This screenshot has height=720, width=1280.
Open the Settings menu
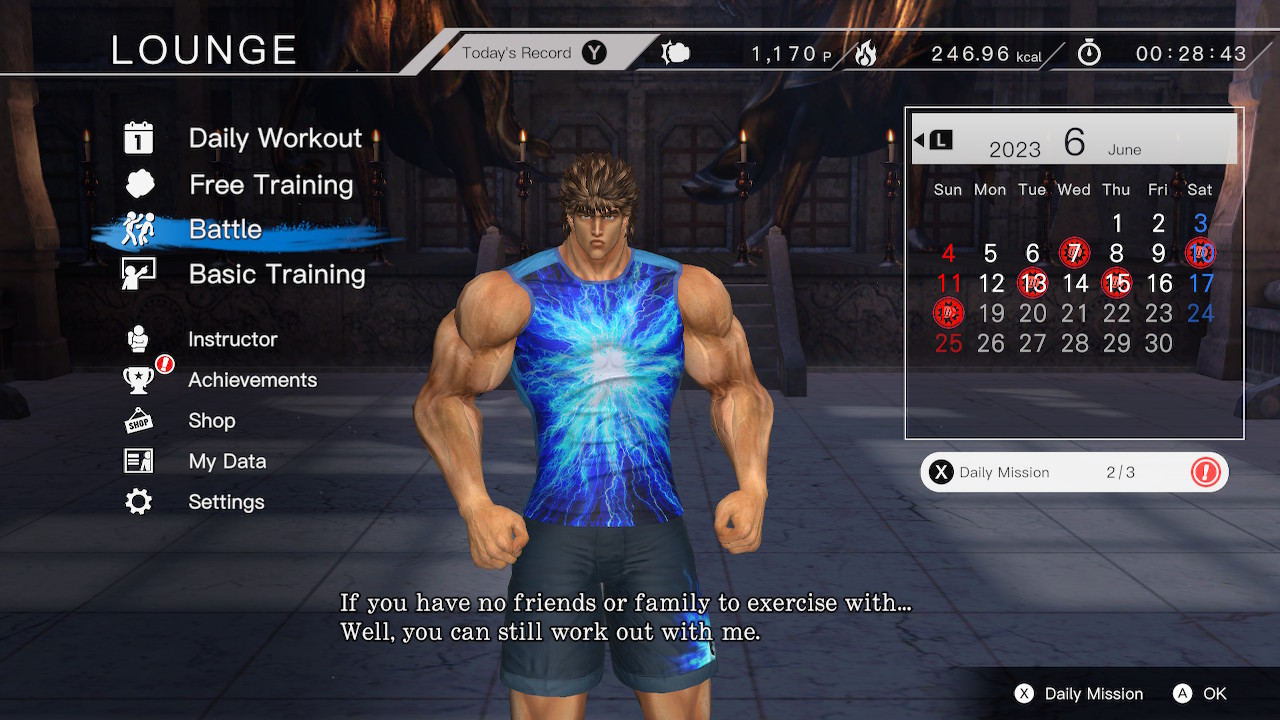click(x=226, y=502)
